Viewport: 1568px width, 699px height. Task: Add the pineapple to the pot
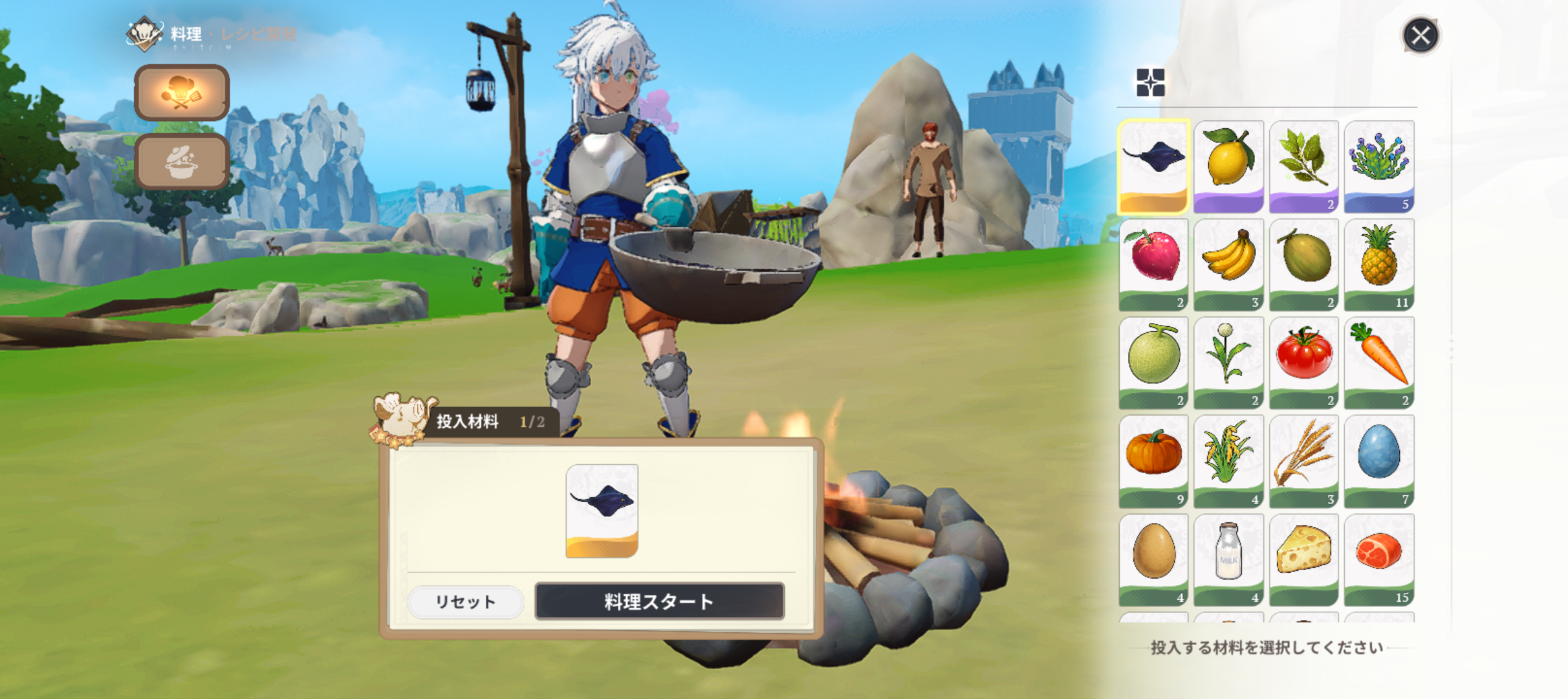pyautogui.click(x=1378, y=264)
